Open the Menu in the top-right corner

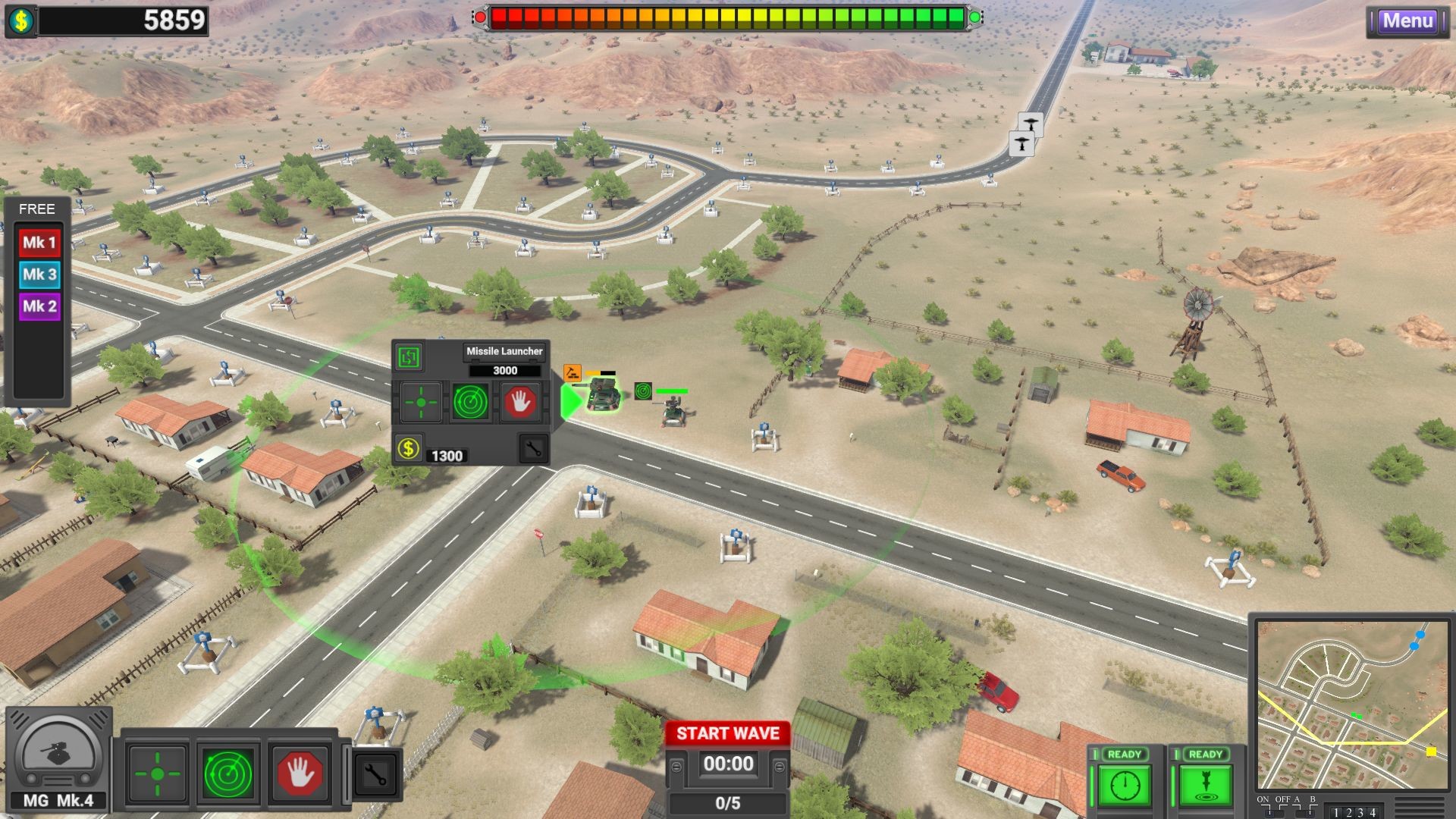tap(1408, 21)
